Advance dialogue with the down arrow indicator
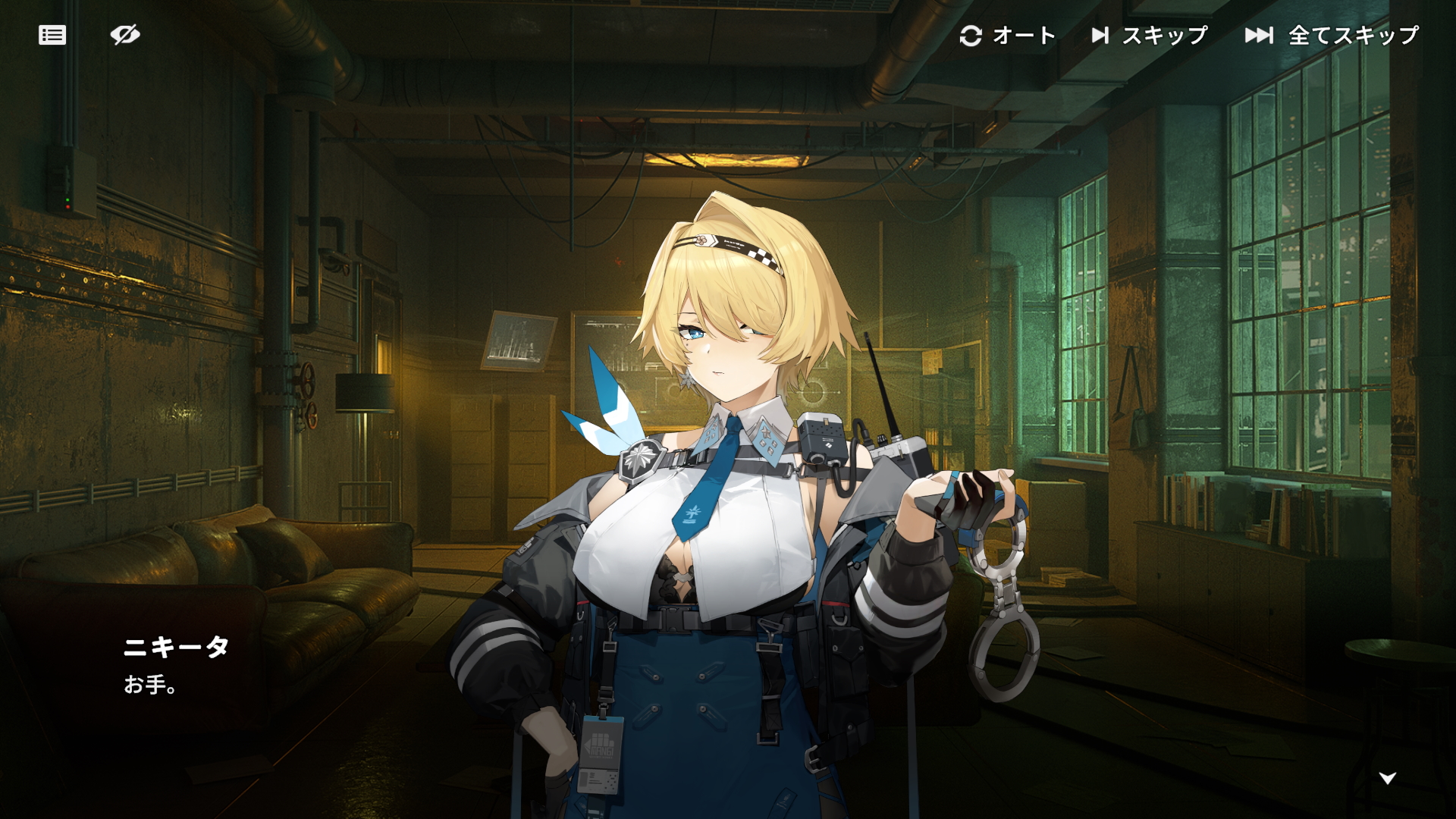This screenshot has width=1456, height=819. [x=1388, y=778]
